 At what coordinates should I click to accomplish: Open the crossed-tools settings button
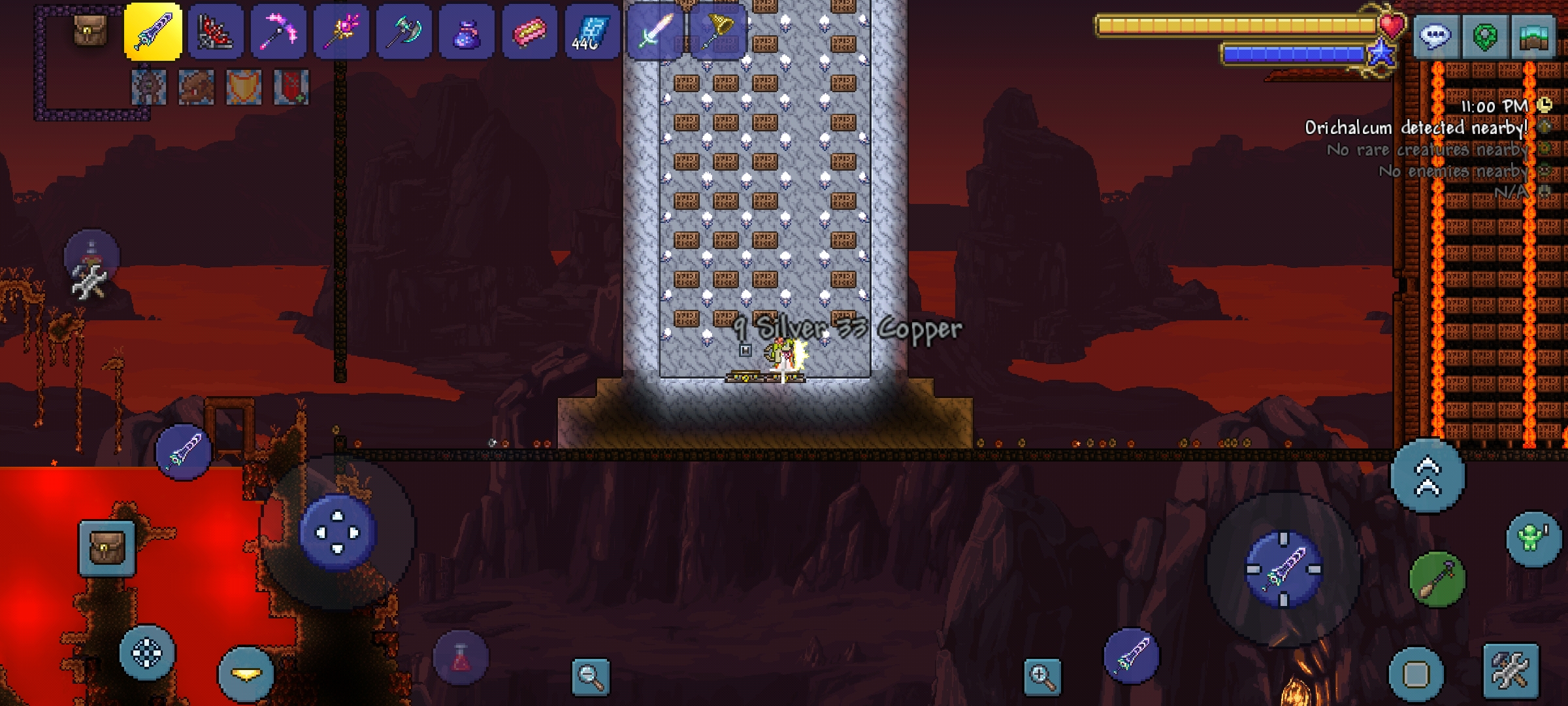click(1511, 671)
